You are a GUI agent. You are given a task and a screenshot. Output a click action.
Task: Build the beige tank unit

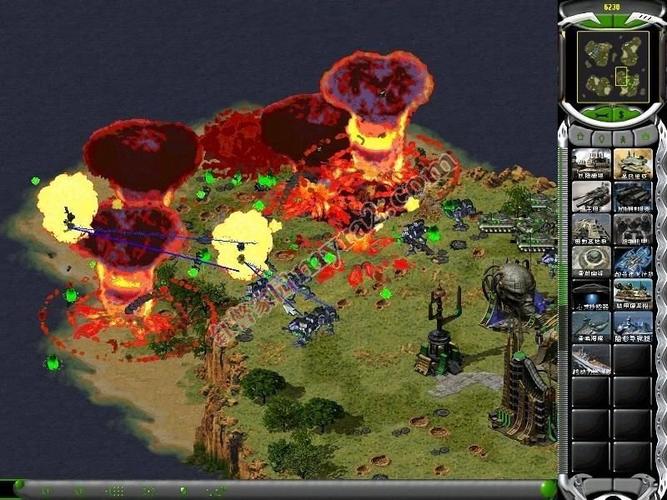(633, 163)
